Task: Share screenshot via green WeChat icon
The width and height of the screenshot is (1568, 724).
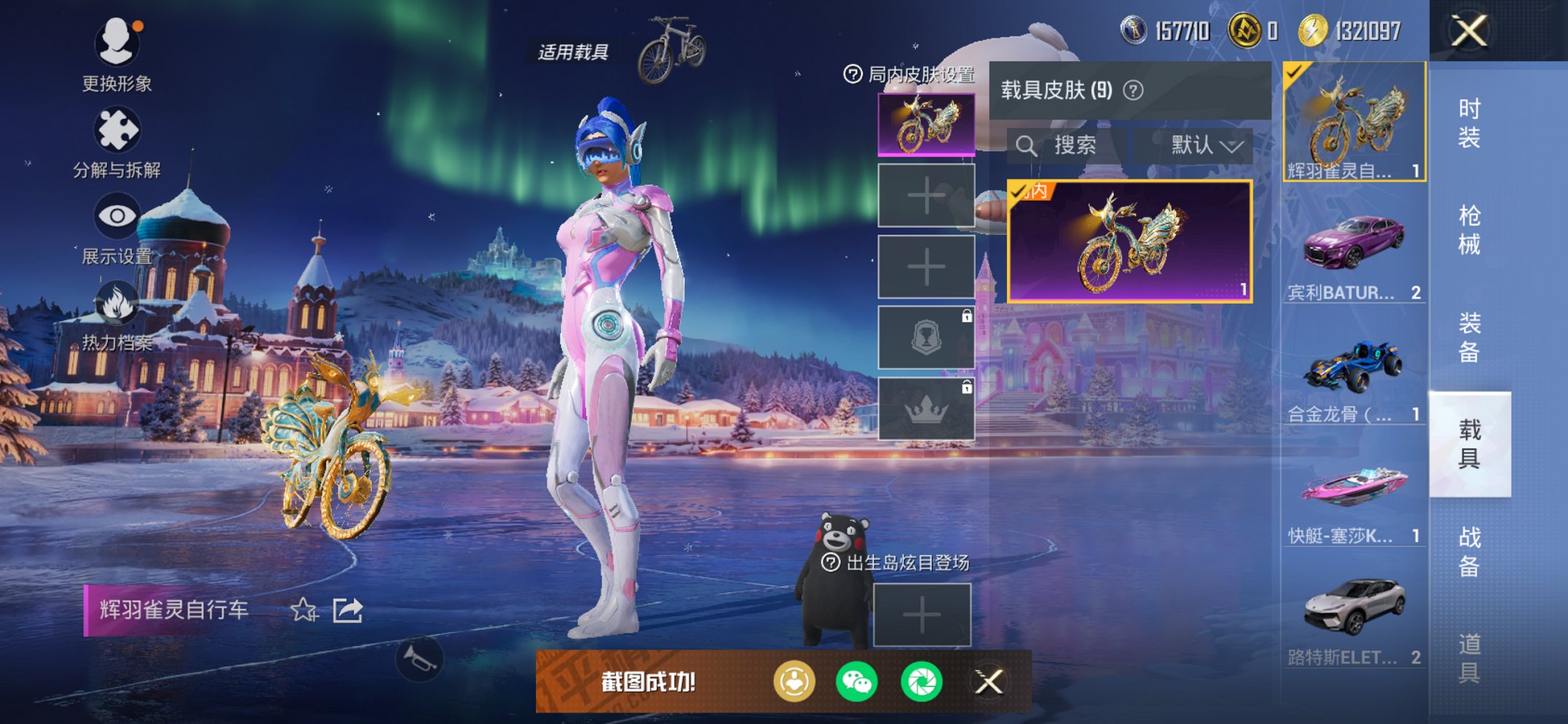Action: [856, 682]
